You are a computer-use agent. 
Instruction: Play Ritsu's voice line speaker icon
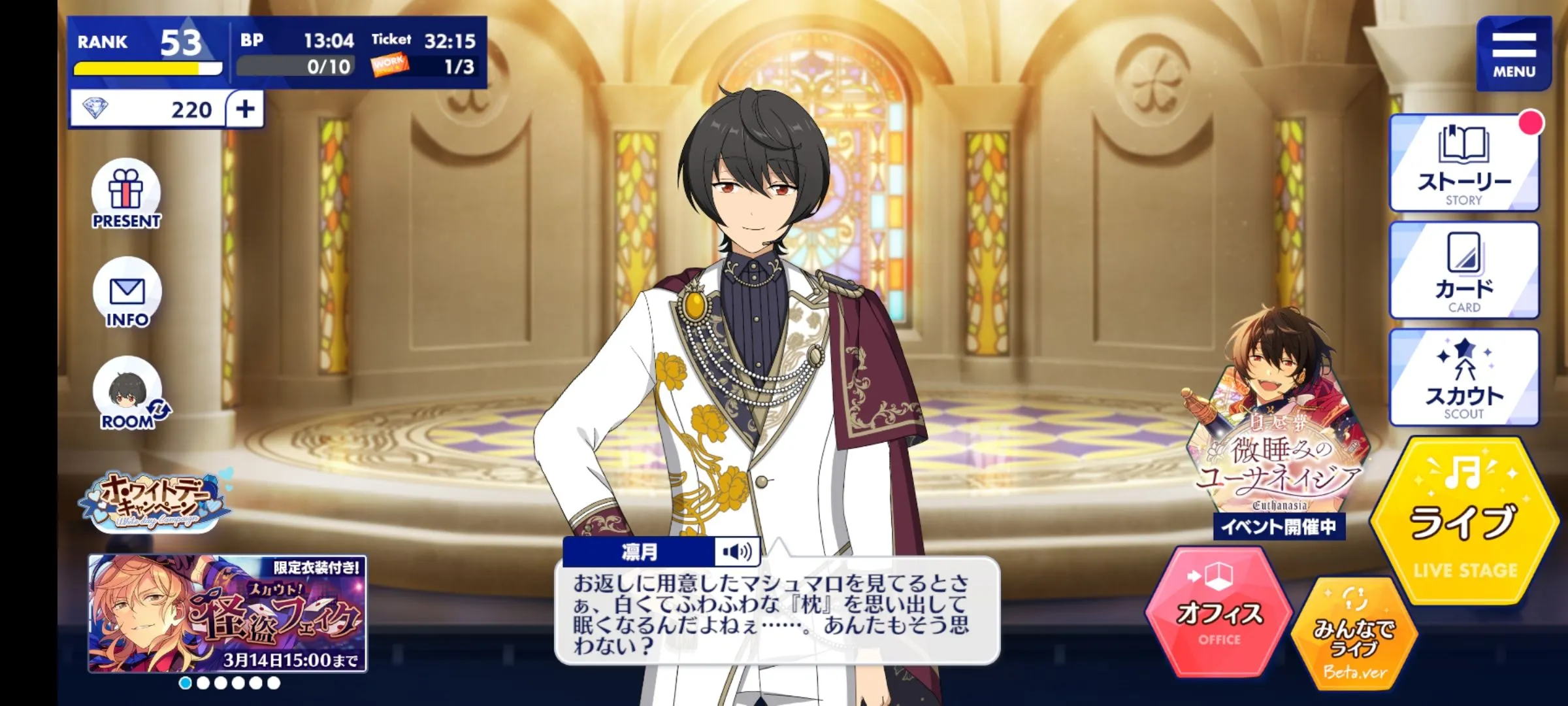coord(737,552)
